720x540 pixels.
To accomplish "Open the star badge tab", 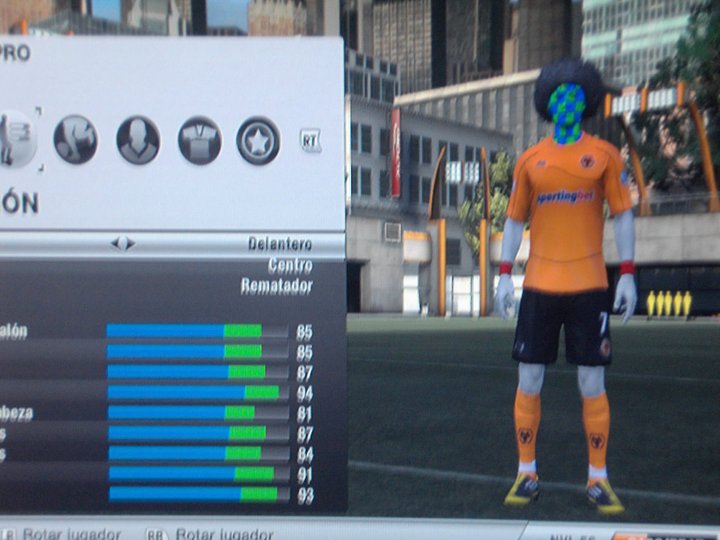I will point(258,140).
